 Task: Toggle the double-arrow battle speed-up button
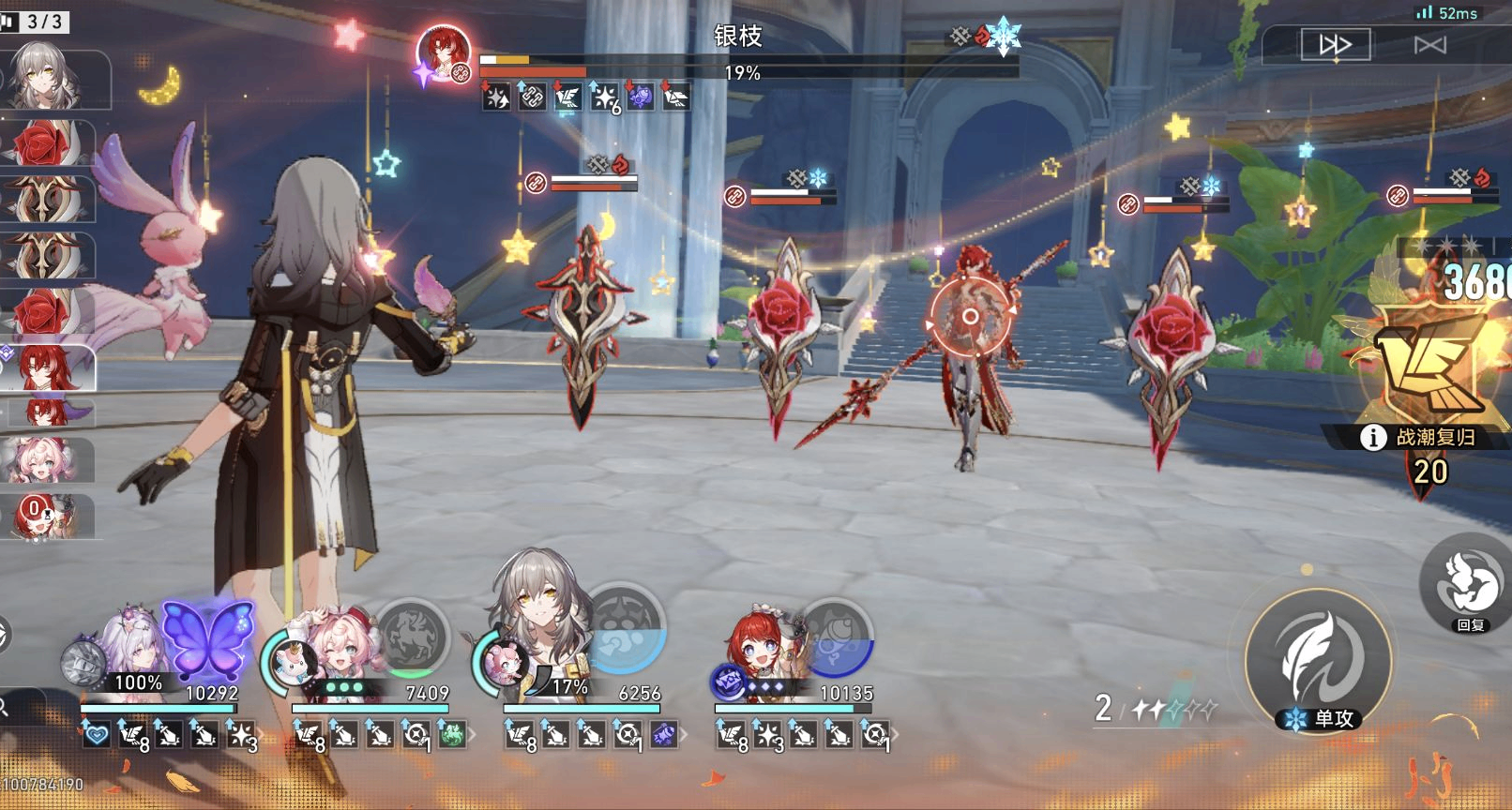1334,44
